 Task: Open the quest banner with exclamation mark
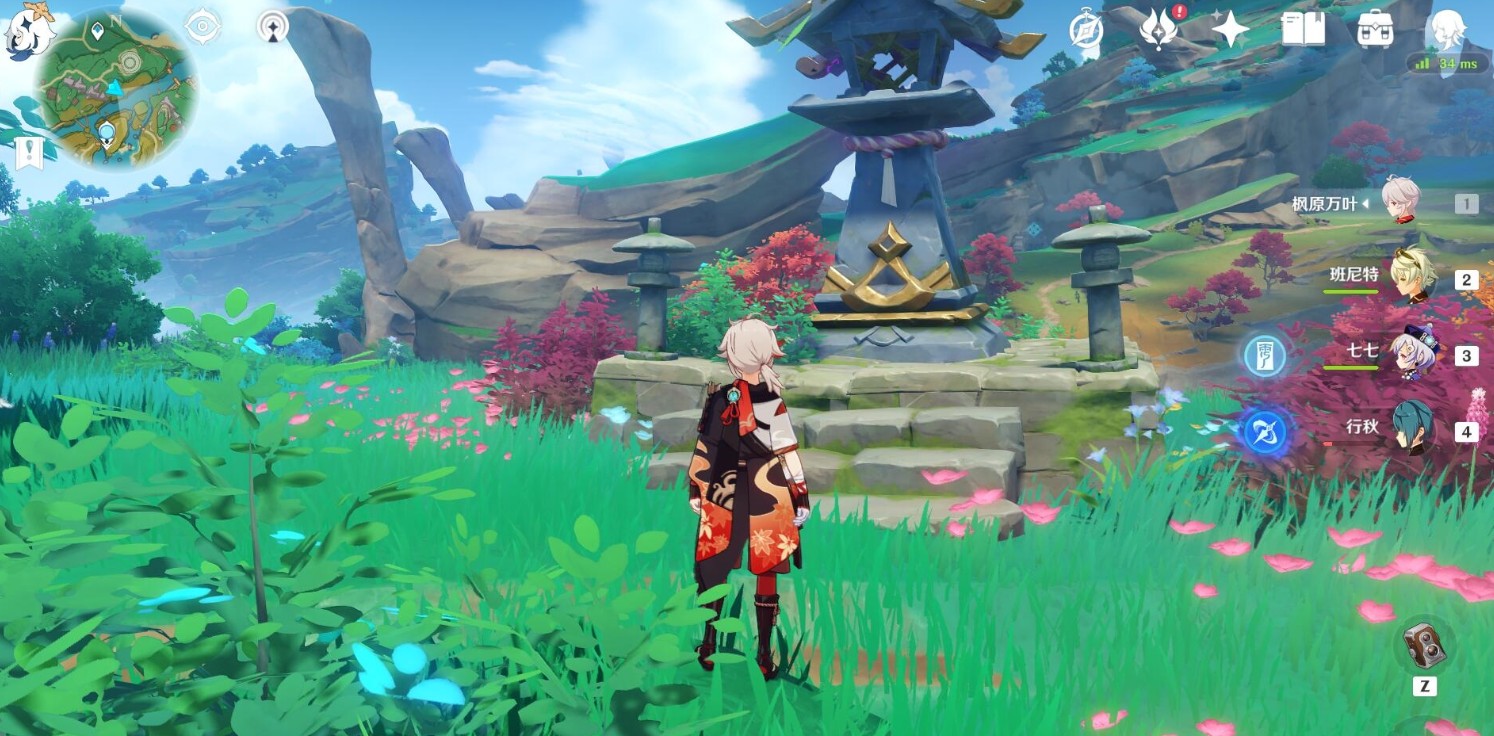click(x=27, y=152)
